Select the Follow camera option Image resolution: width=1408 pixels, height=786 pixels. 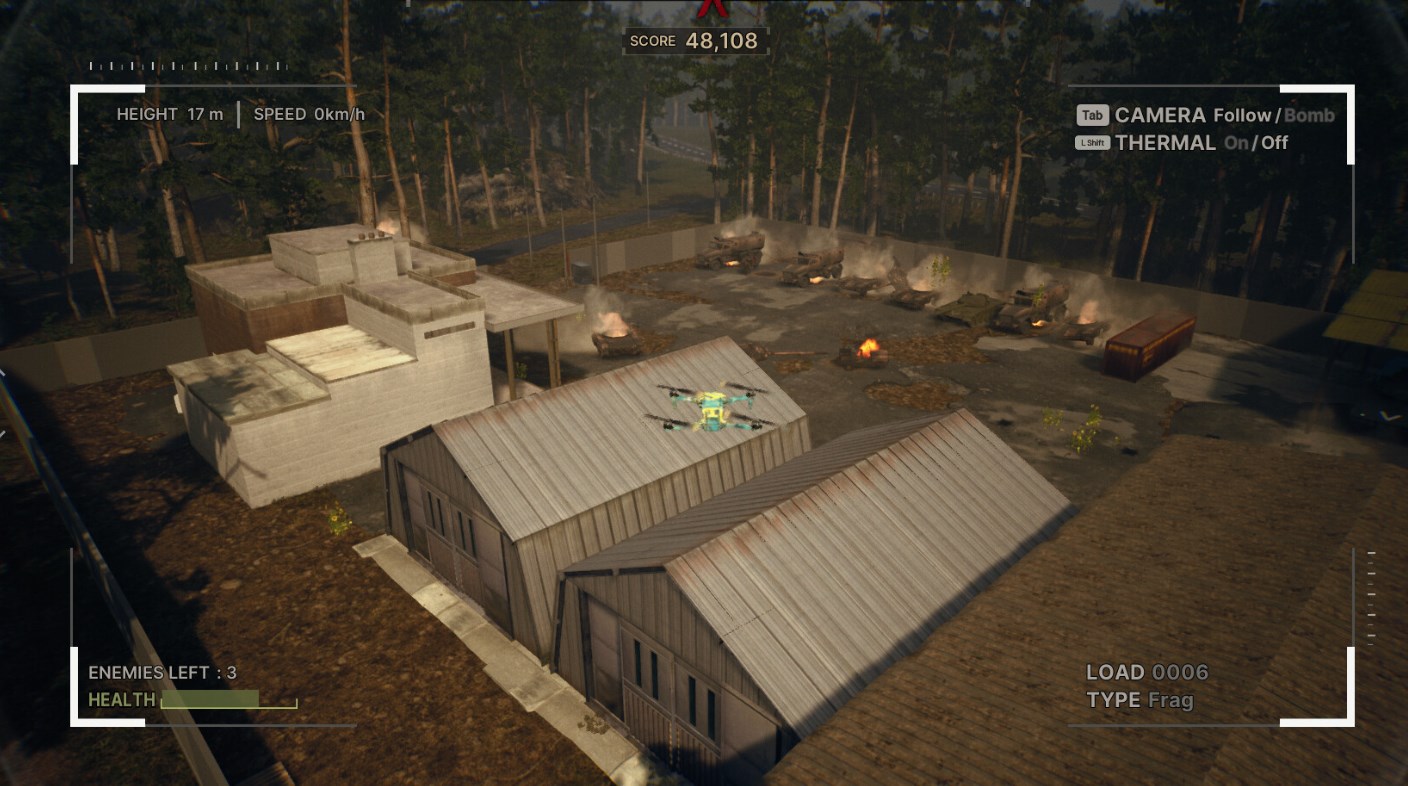point(1242,115)
